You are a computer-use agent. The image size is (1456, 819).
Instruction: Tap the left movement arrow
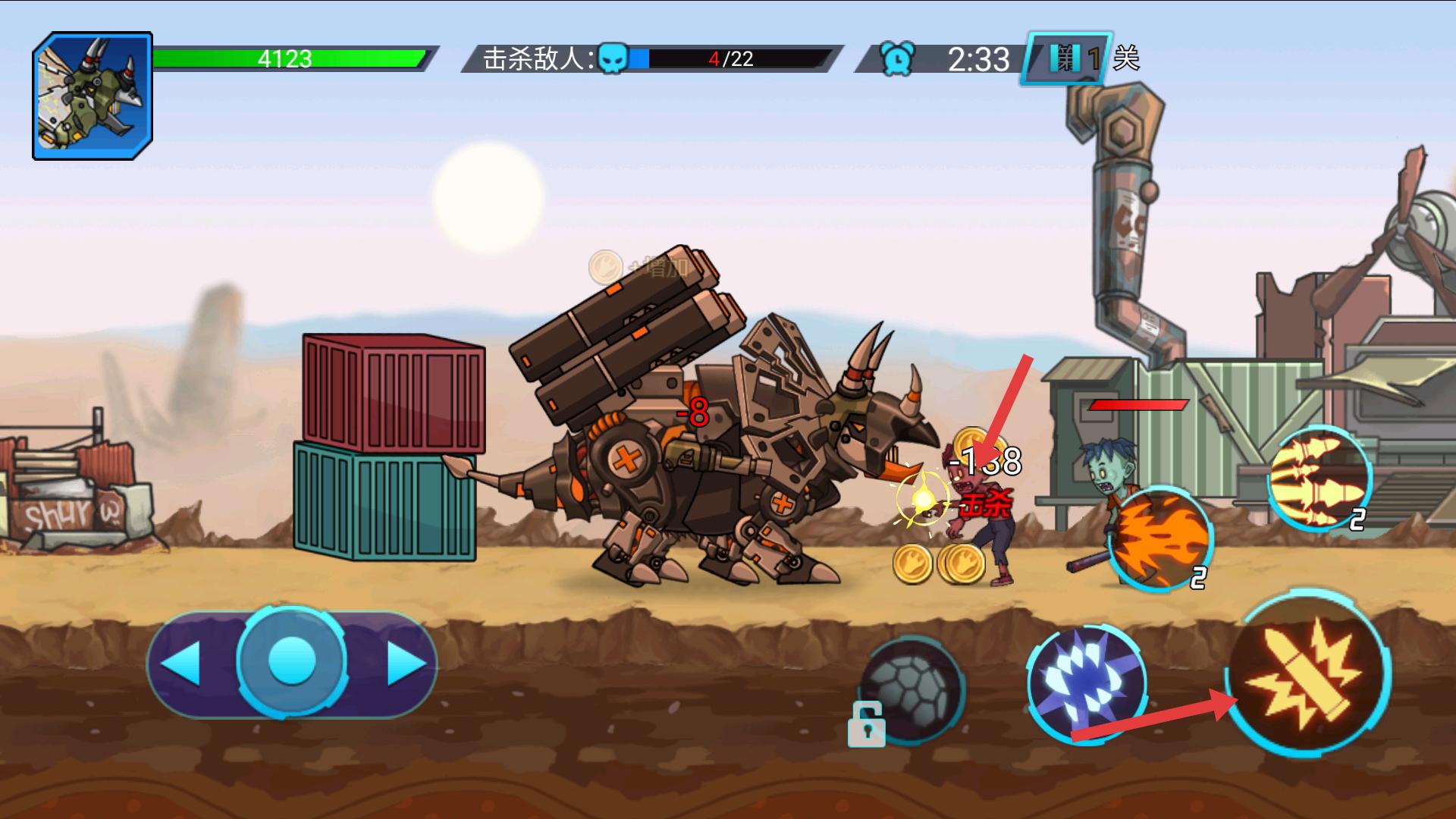coord(182,664)
